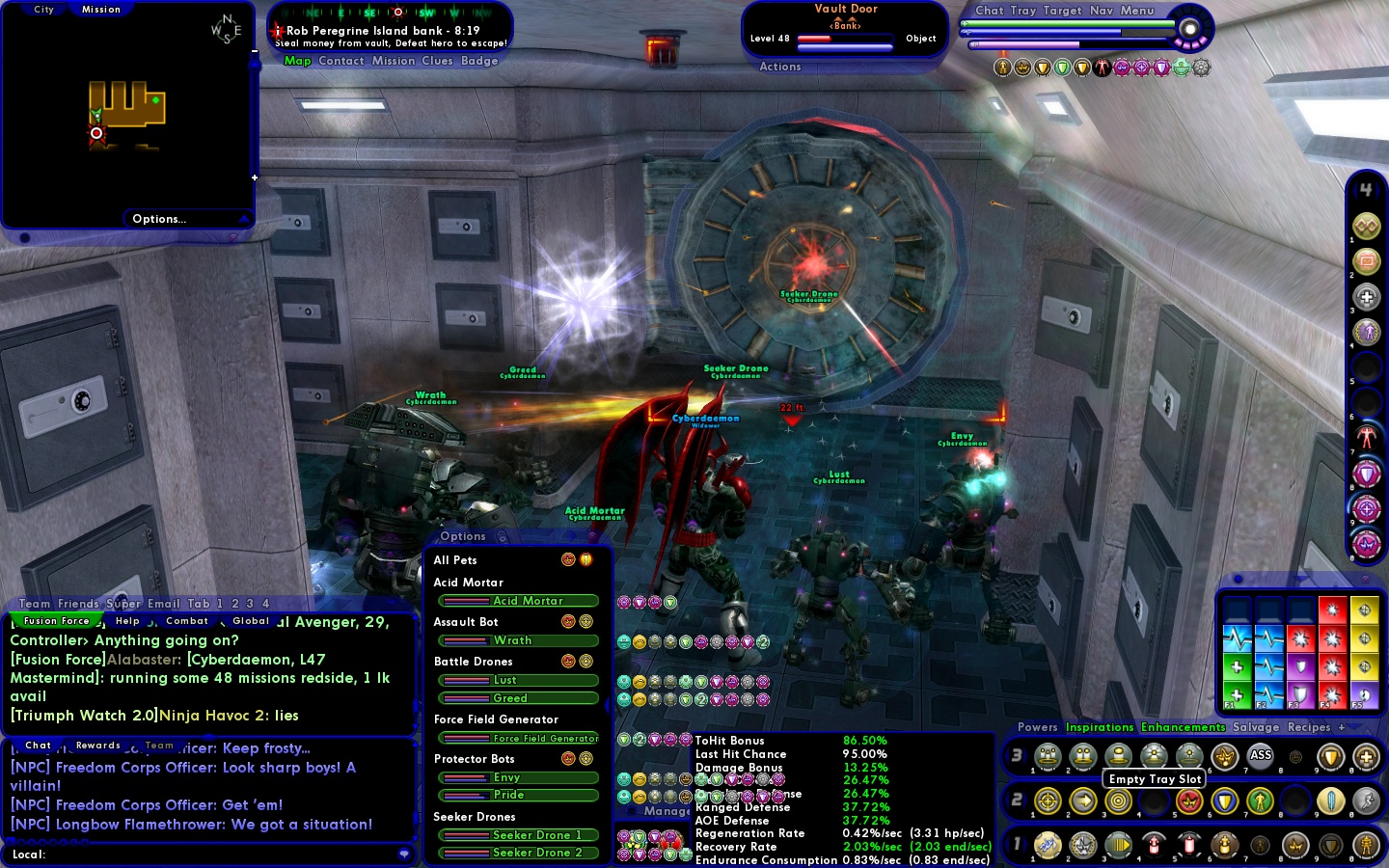Open the Global chat tab
1389x868 pixels.
coord(251,621)
